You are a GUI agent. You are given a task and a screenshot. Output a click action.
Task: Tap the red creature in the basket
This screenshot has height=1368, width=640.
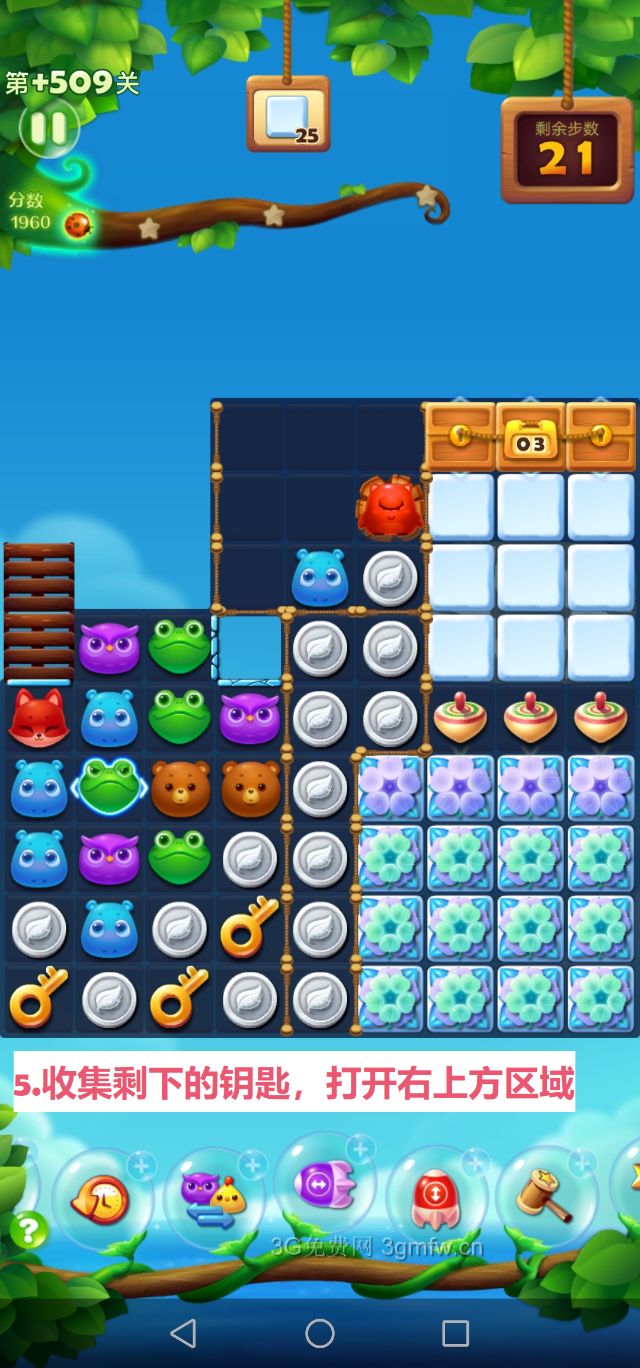click(390, 508)
